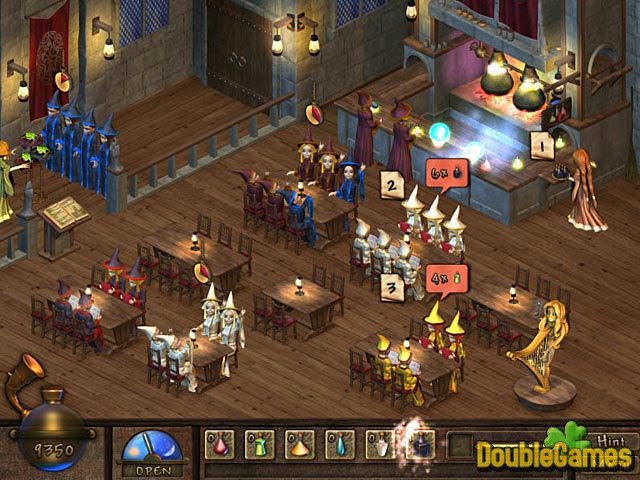
Task: Click the 4x green potion order bubble
Action: 444,272
